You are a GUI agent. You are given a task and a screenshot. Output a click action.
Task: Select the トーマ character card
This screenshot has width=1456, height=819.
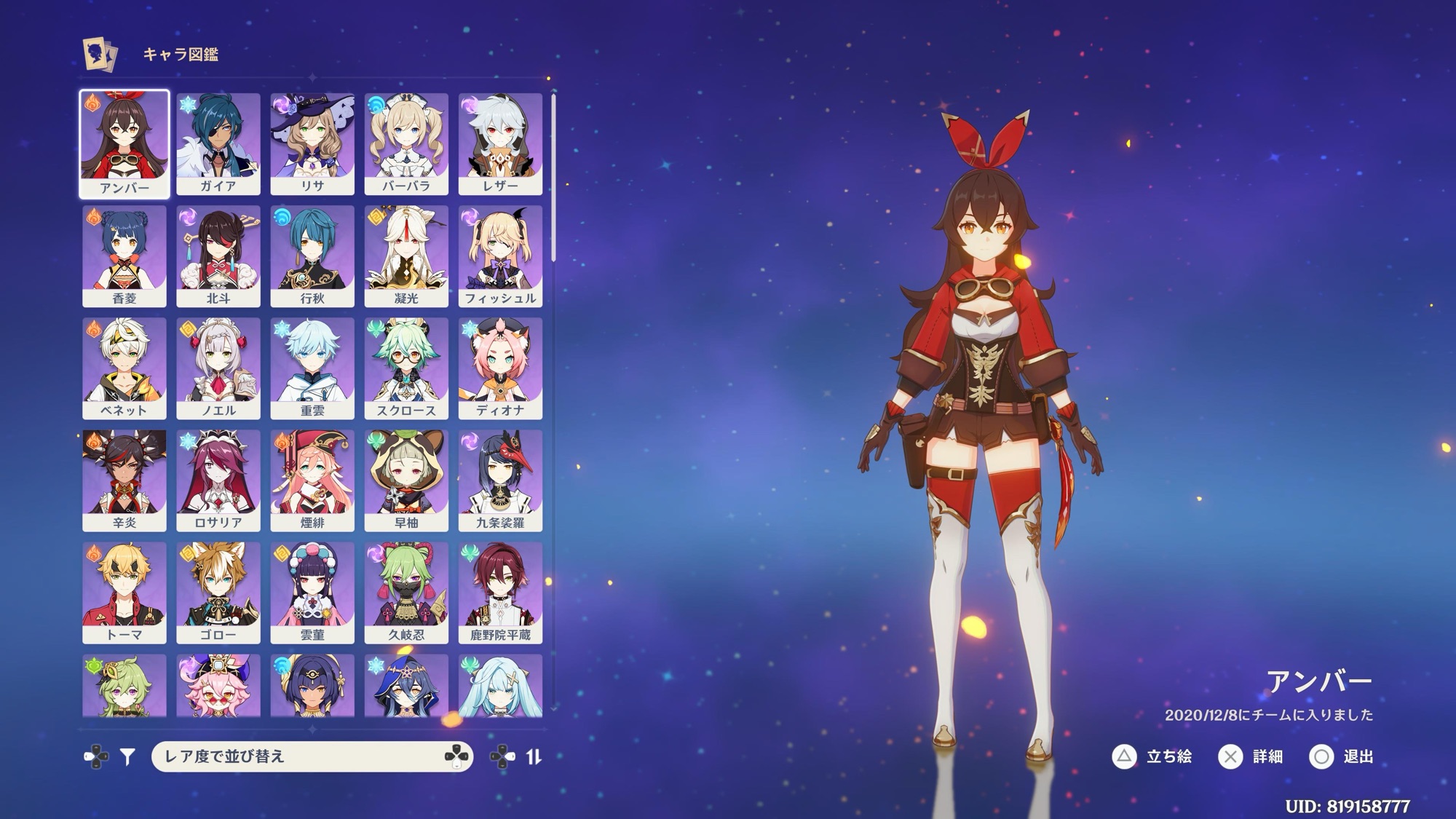point(124,592)
